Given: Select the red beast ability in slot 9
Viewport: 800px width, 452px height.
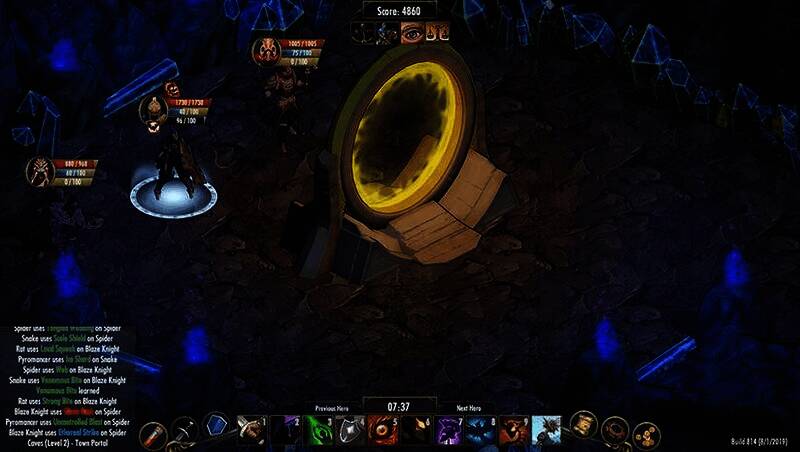Looking at the screenshot, I should coord(513,431).
